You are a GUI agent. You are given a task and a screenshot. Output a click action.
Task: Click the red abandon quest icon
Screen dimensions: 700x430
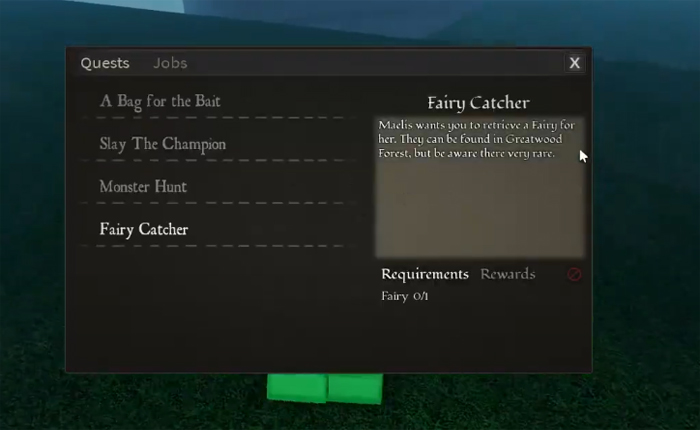[574, 275]
